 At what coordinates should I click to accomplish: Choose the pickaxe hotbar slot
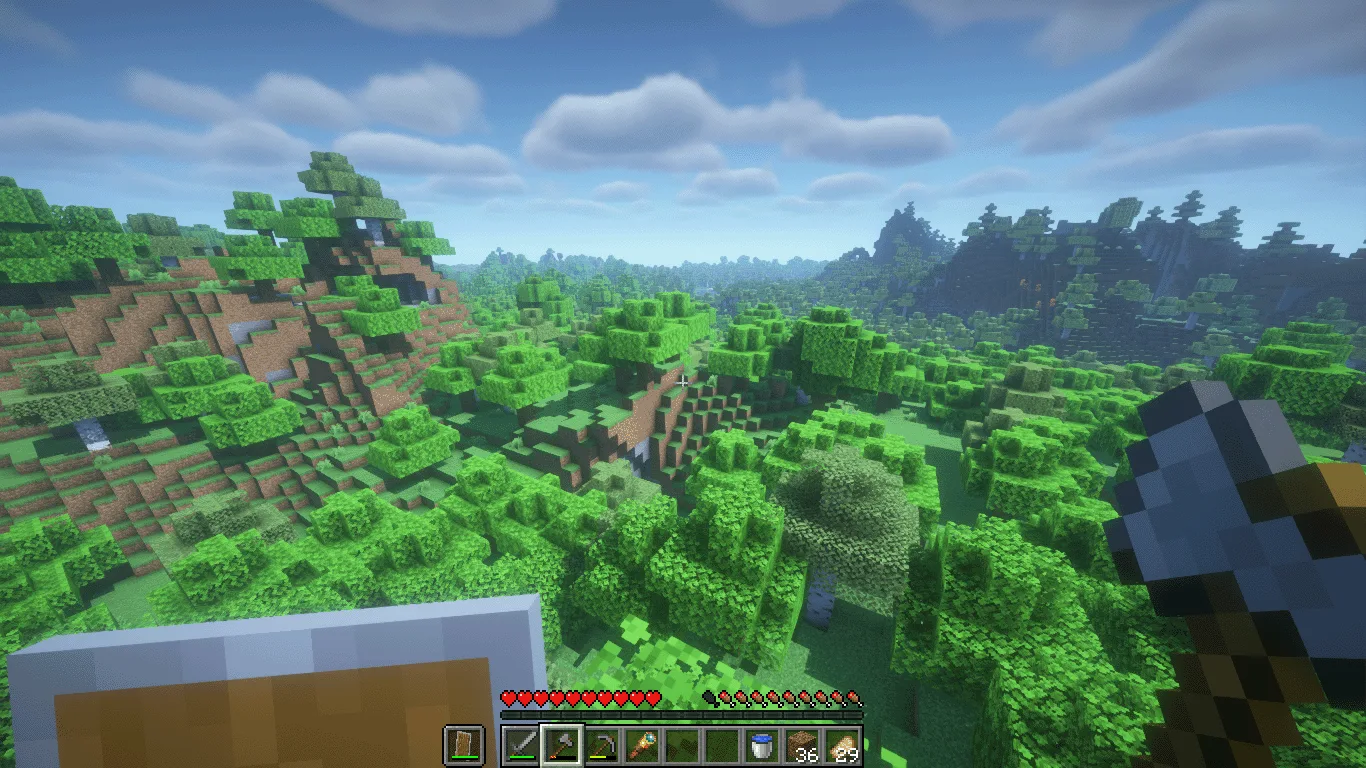pos(602,746)
